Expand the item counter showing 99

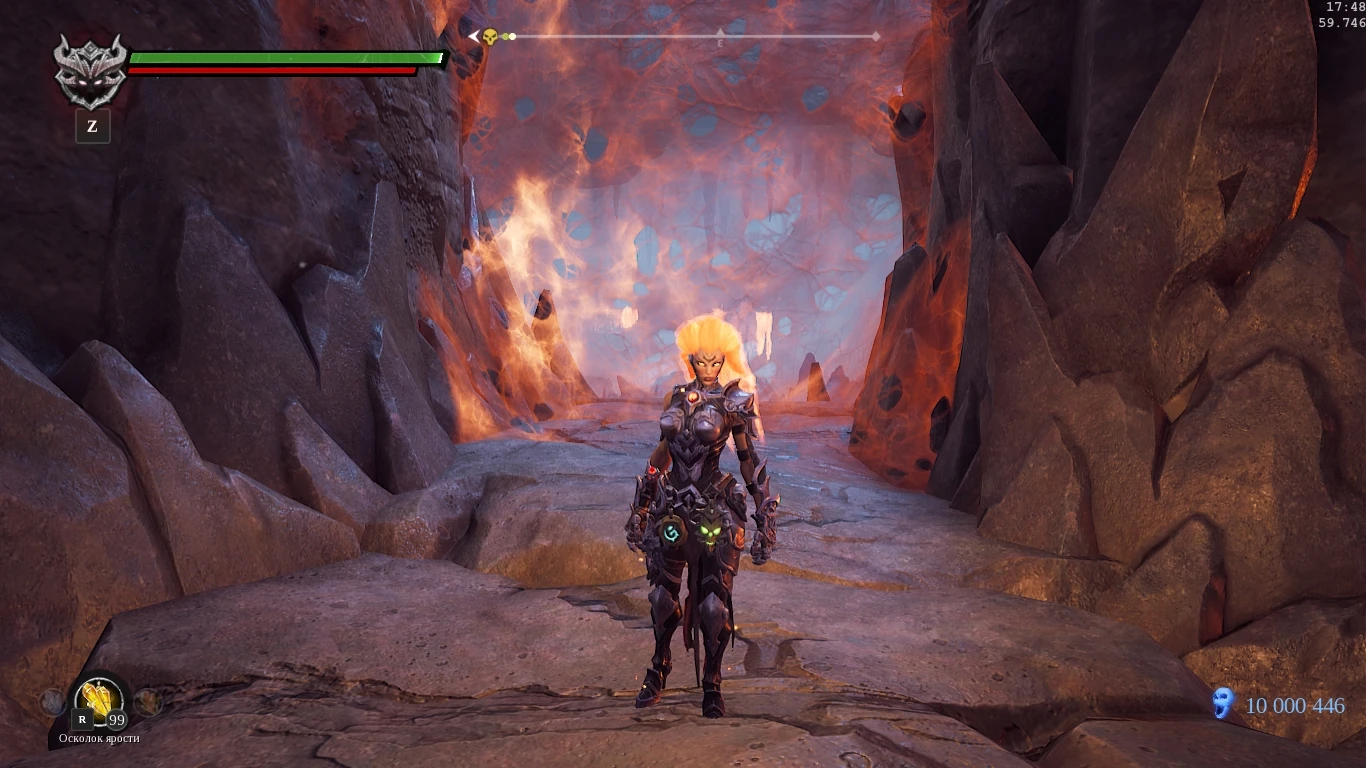pos(115,719)
